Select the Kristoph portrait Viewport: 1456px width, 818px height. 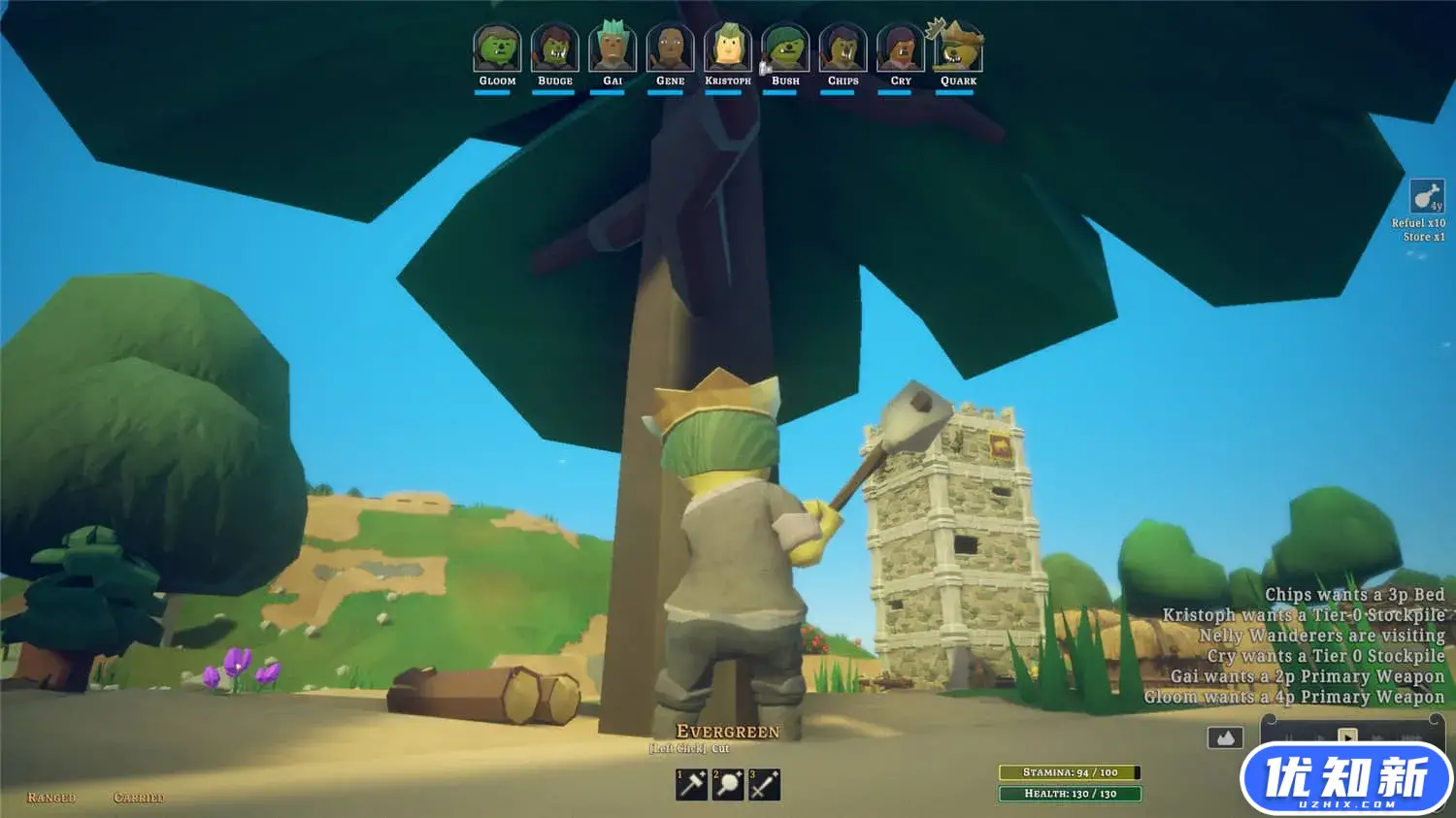pos(728,49)
